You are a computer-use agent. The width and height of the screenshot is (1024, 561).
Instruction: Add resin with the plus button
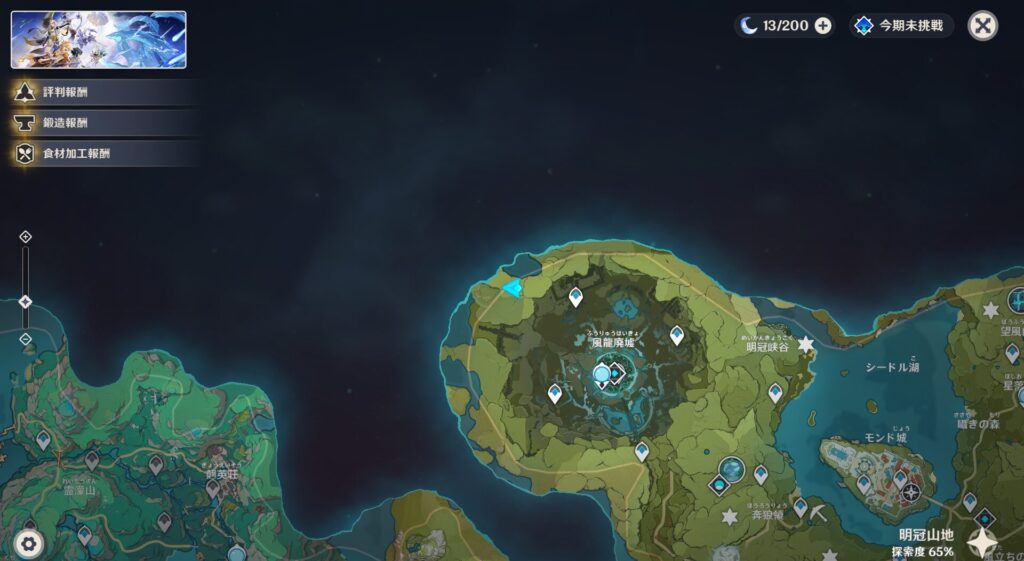pos(823,26)
